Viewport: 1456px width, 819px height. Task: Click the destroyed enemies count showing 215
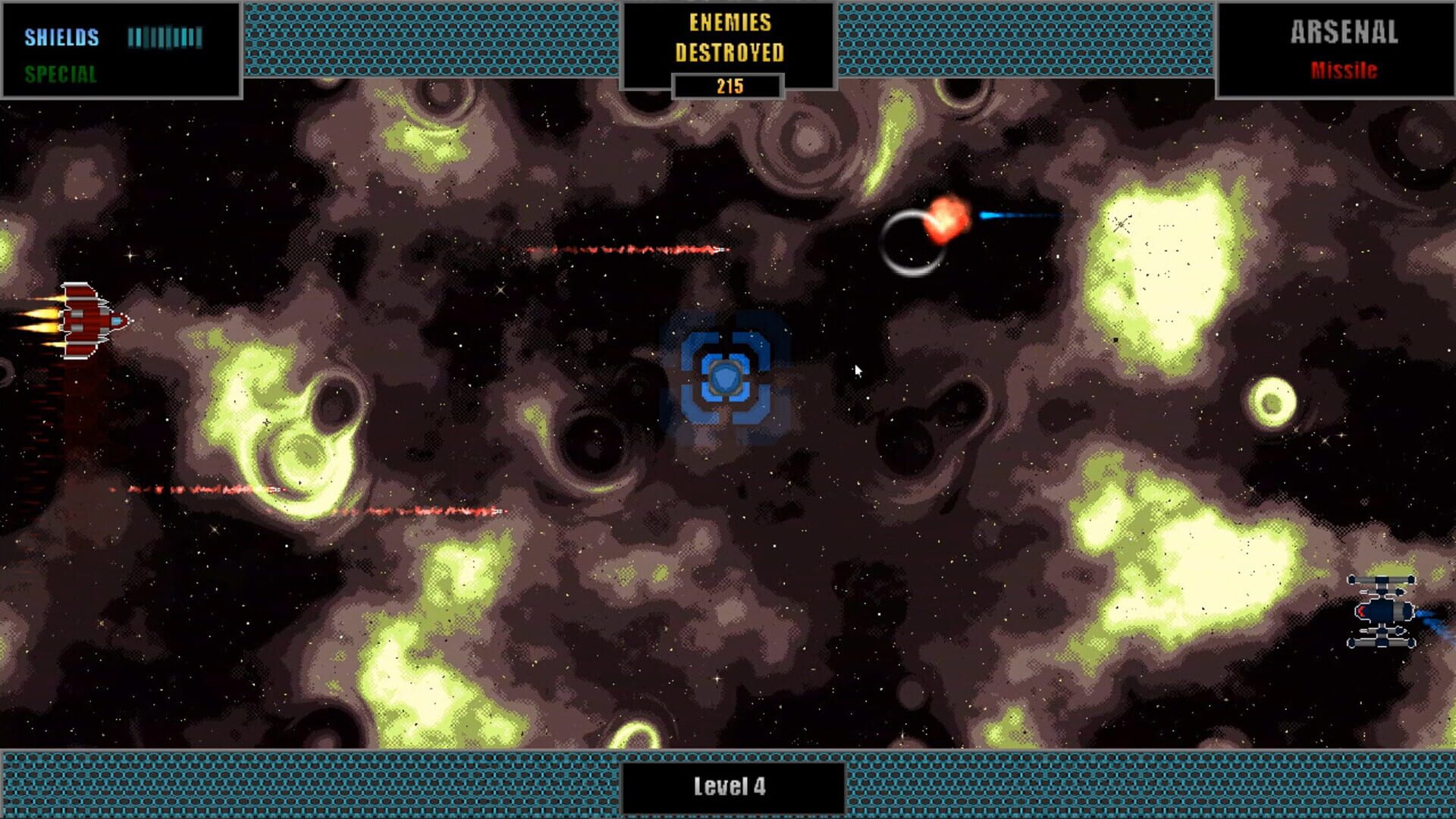[729, 86]
